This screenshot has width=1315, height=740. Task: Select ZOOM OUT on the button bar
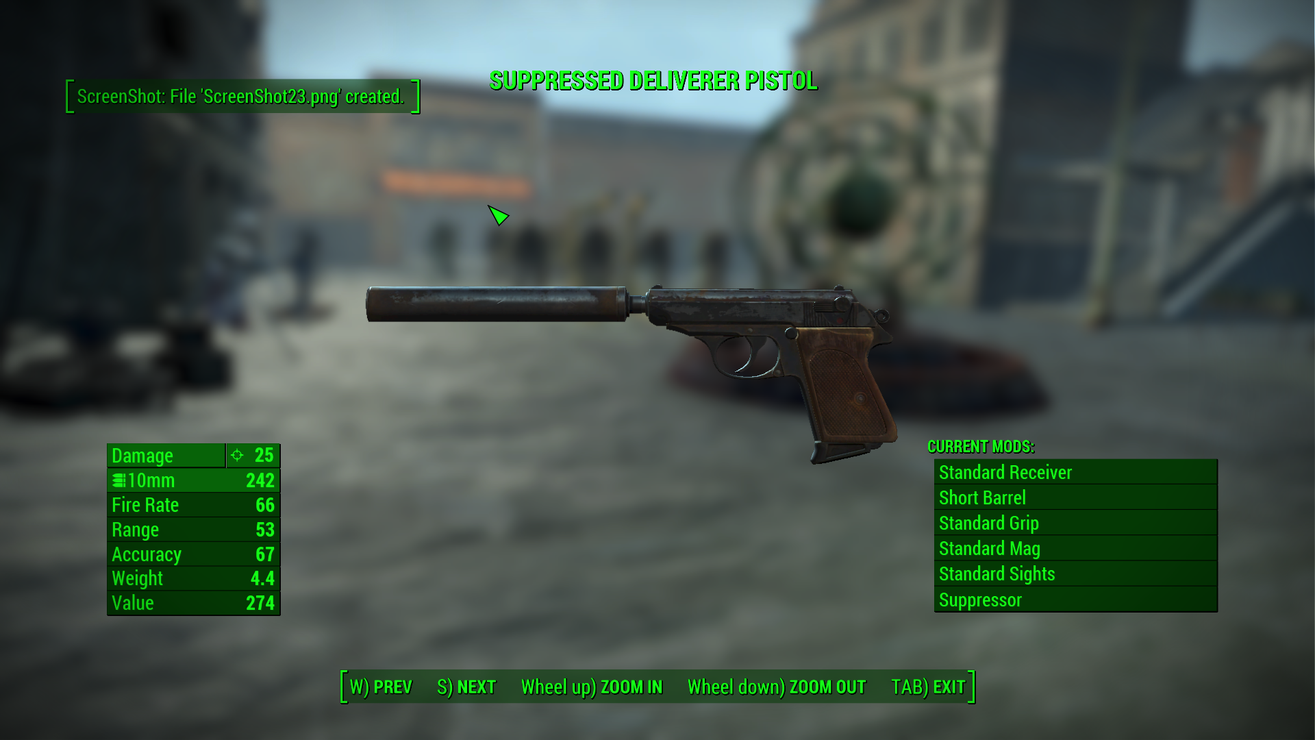click(x=776, y=687)
